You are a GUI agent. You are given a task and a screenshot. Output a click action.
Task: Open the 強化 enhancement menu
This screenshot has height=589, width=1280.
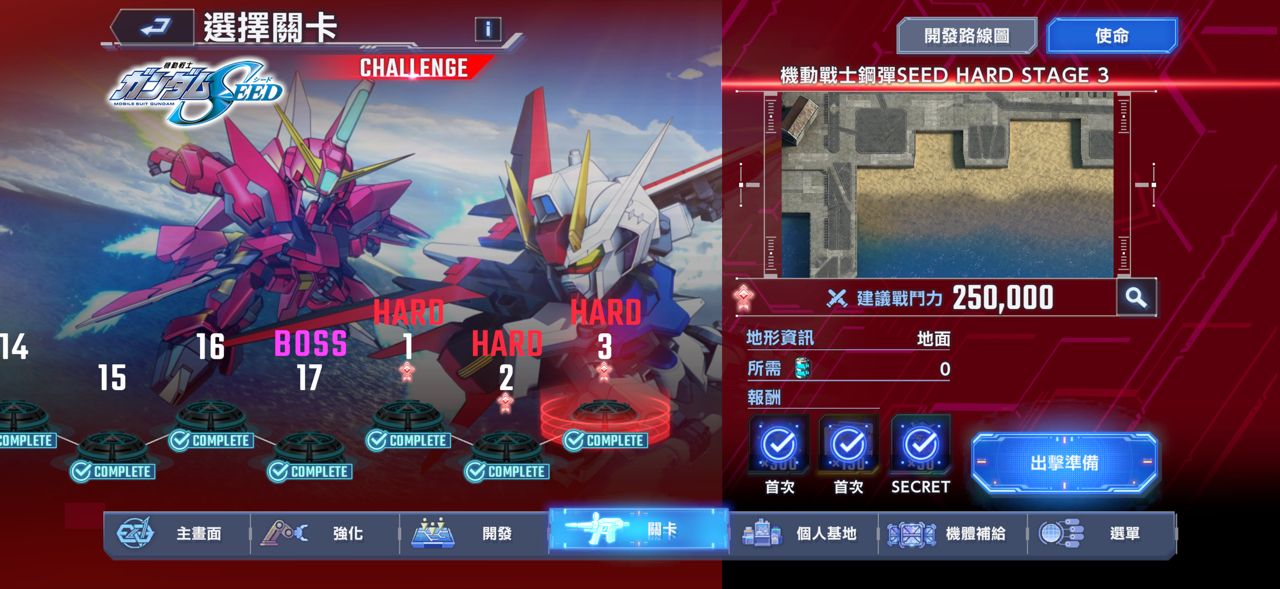coord(325,533)
